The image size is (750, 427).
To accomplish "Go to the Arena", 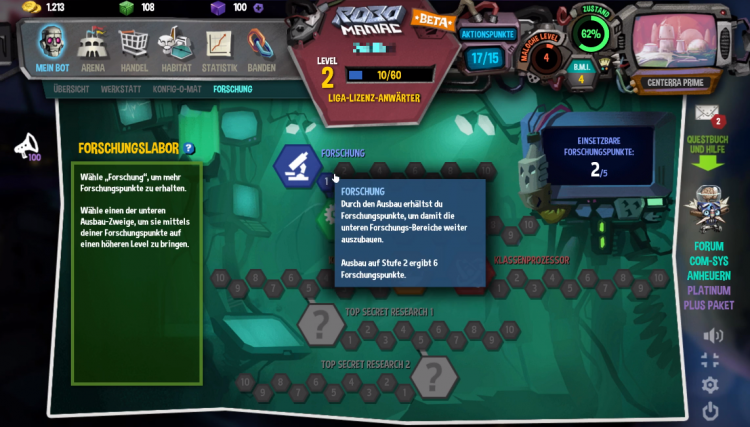I will tap(93, 48).
